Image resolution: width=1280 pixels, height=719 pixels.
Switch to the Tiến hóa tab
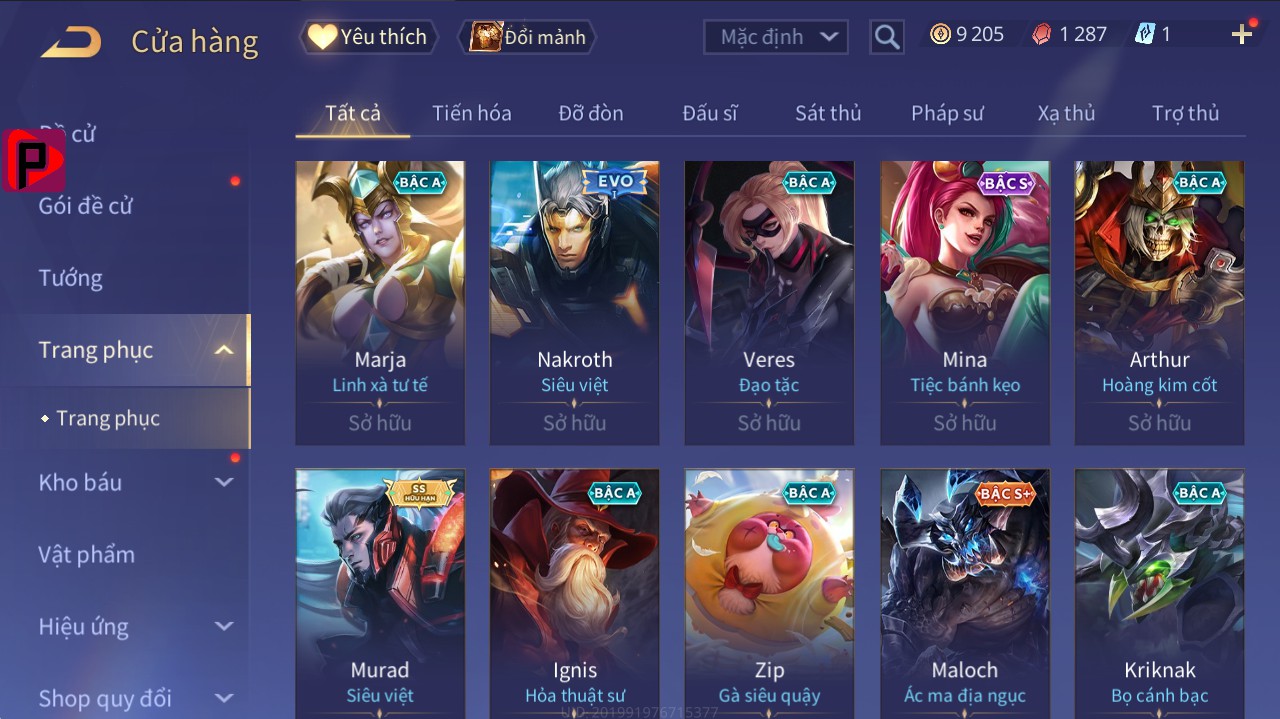point(471,113)
